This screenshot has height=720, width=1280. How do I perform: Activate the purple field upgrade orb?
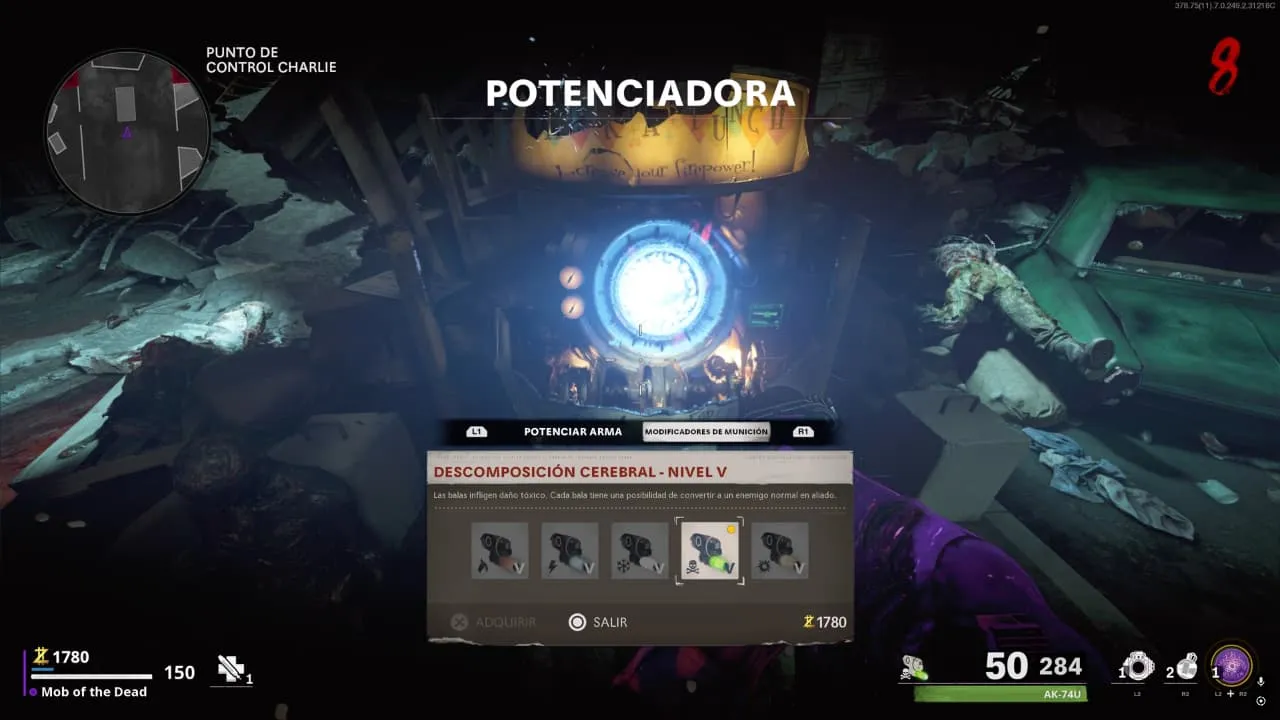1232,666
